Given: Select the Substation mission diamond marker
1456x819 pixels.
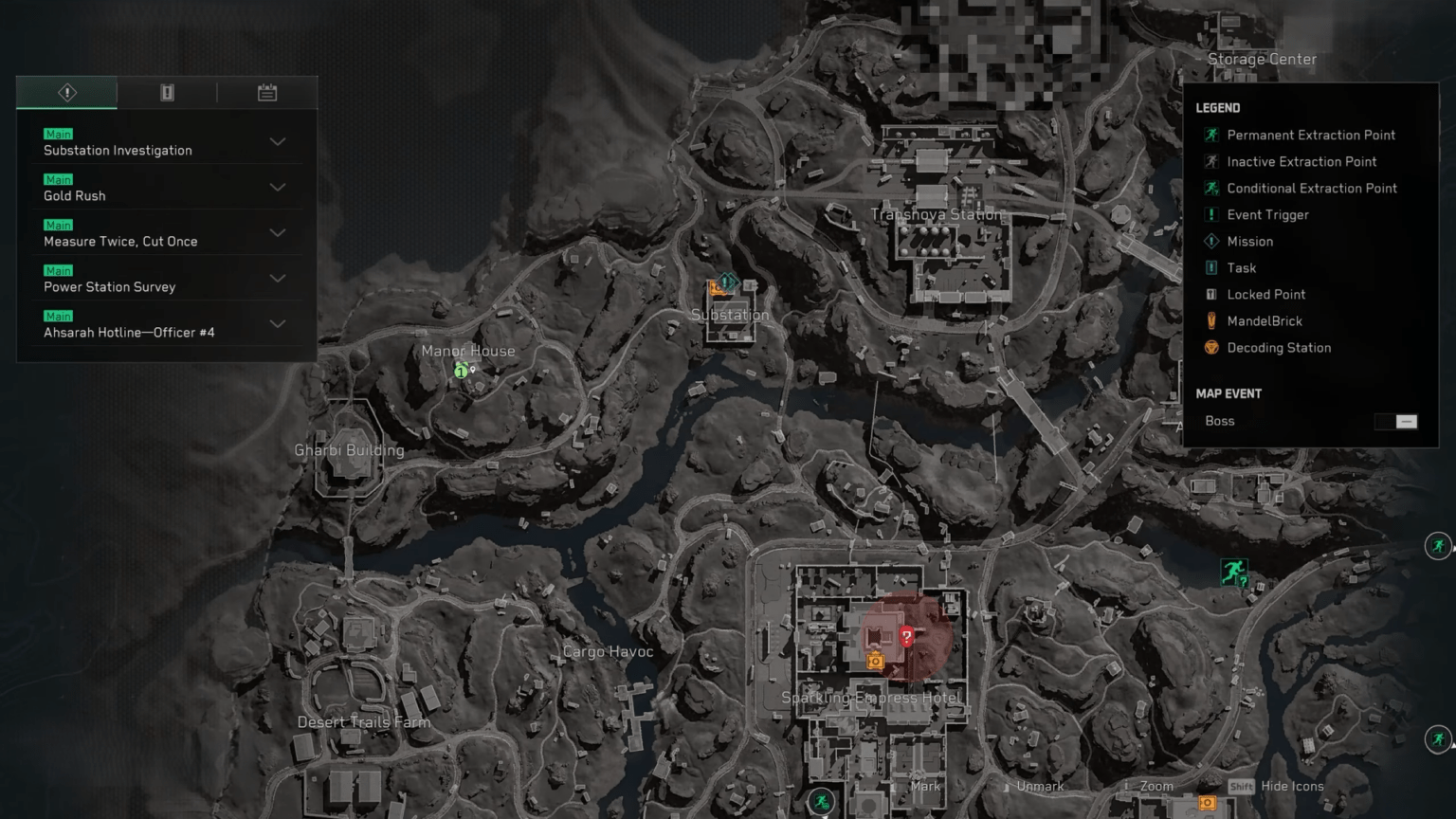Looking at the screenshot, I should pos(726,282).
